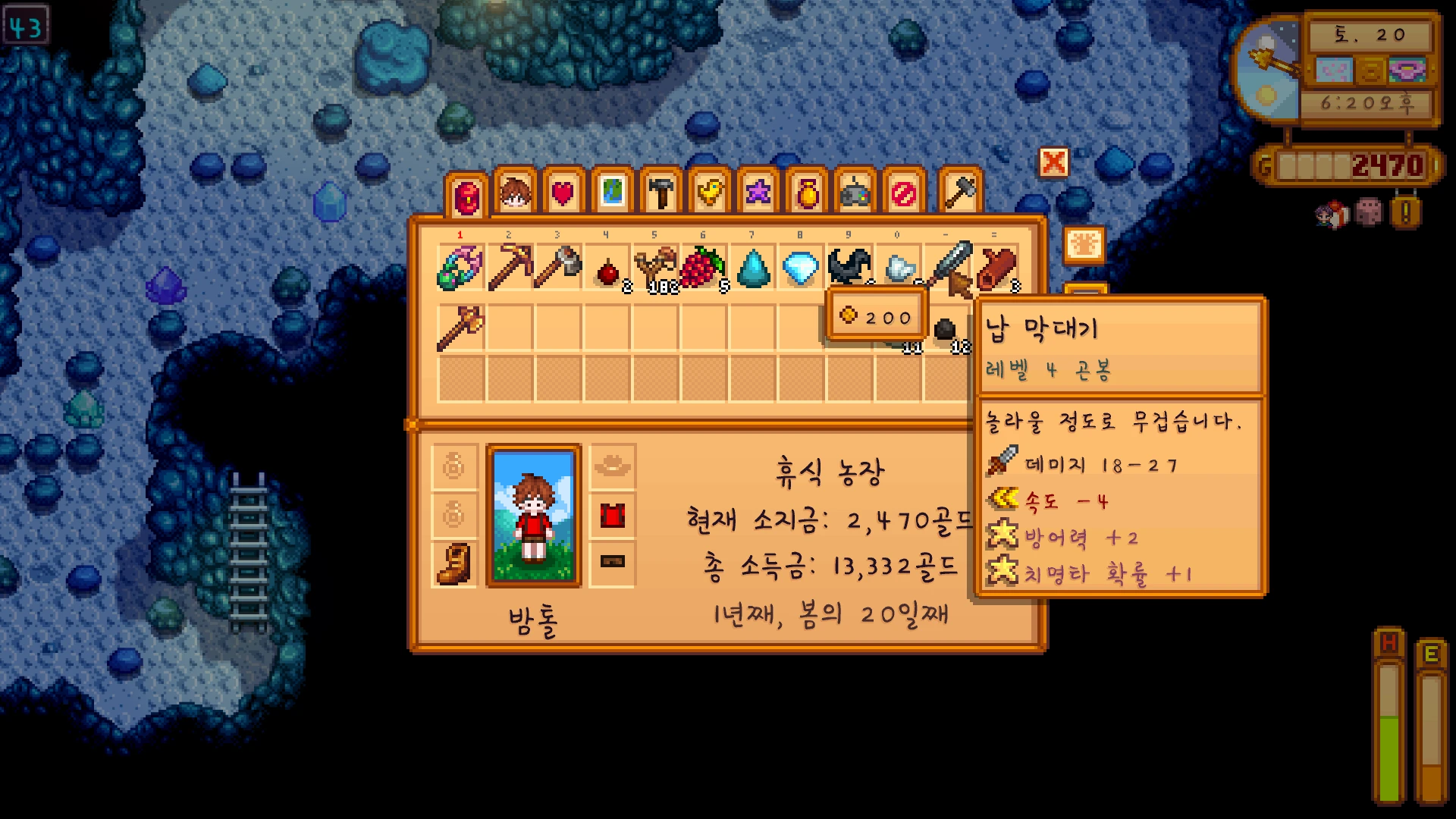The height and width of the screenshot is (819, 1456).
Task: Switch to the Options gamepad tab
Action: pyautogui.click(x=855, y=193)
